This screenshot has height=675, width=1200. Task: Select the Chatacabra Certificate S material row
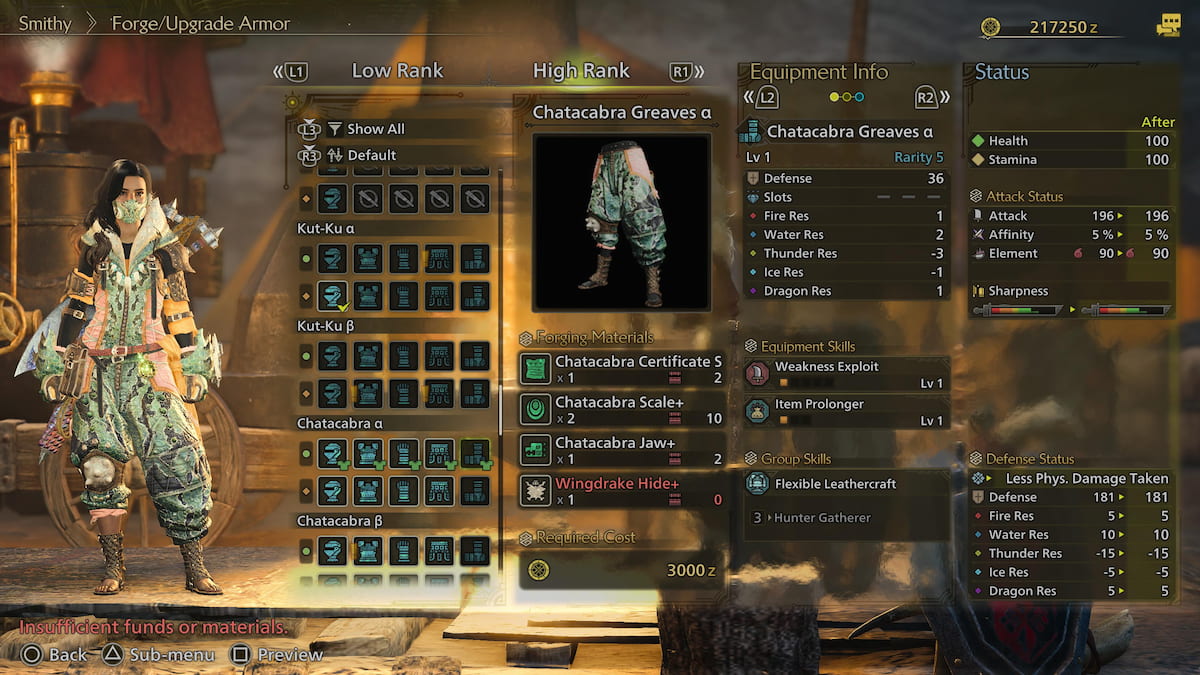622,369
